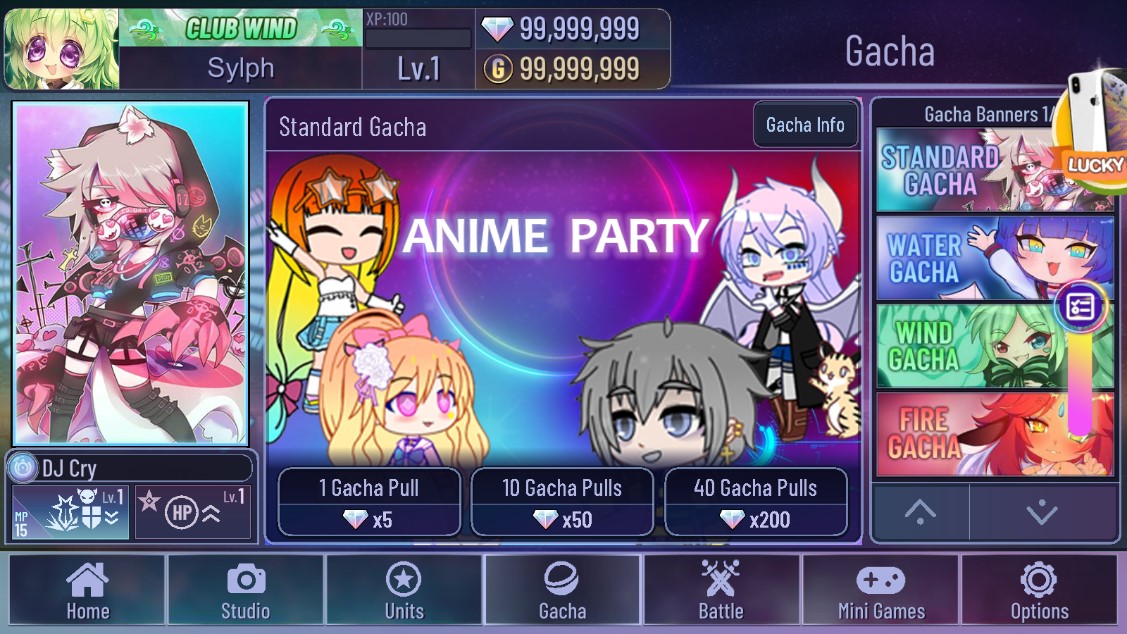The image size is (1127, 634).
Task: Open the Gacha Info panel
Action: (805, 125)
